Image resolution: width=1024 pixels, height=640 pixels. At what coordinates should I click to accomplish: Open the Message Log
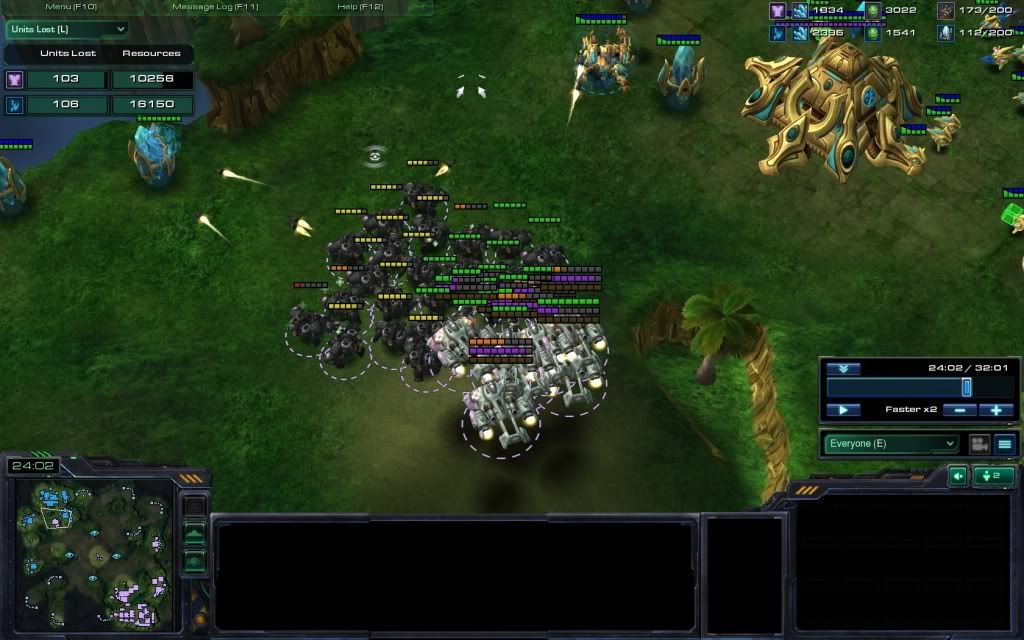[216, 7]
